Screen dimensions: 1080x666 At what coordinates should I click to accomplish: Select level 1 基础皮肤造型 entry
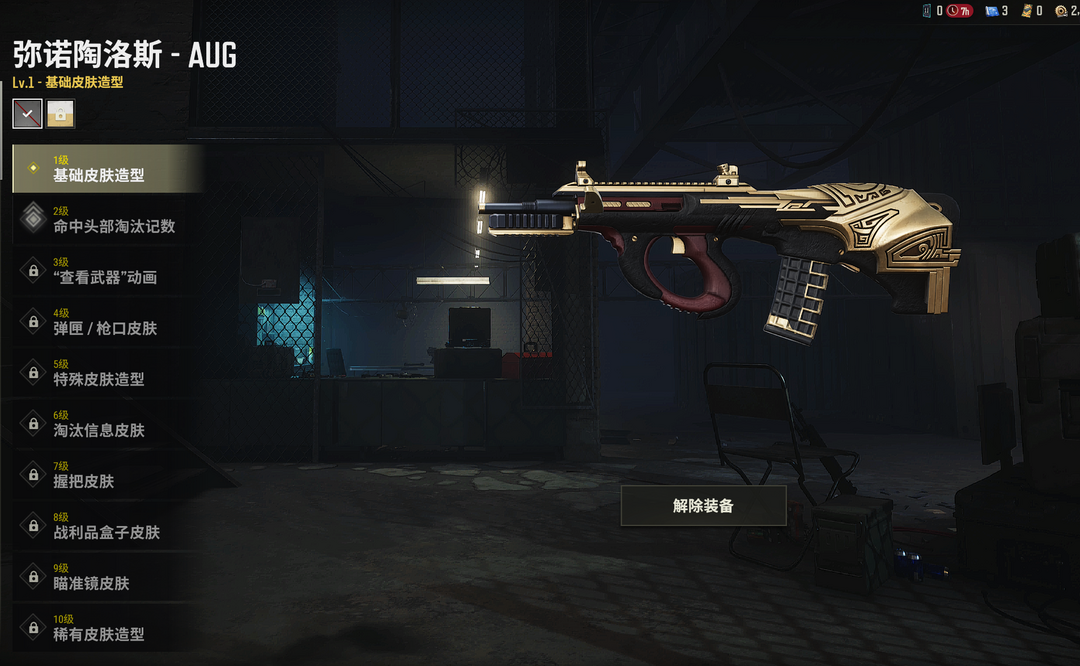108,169
